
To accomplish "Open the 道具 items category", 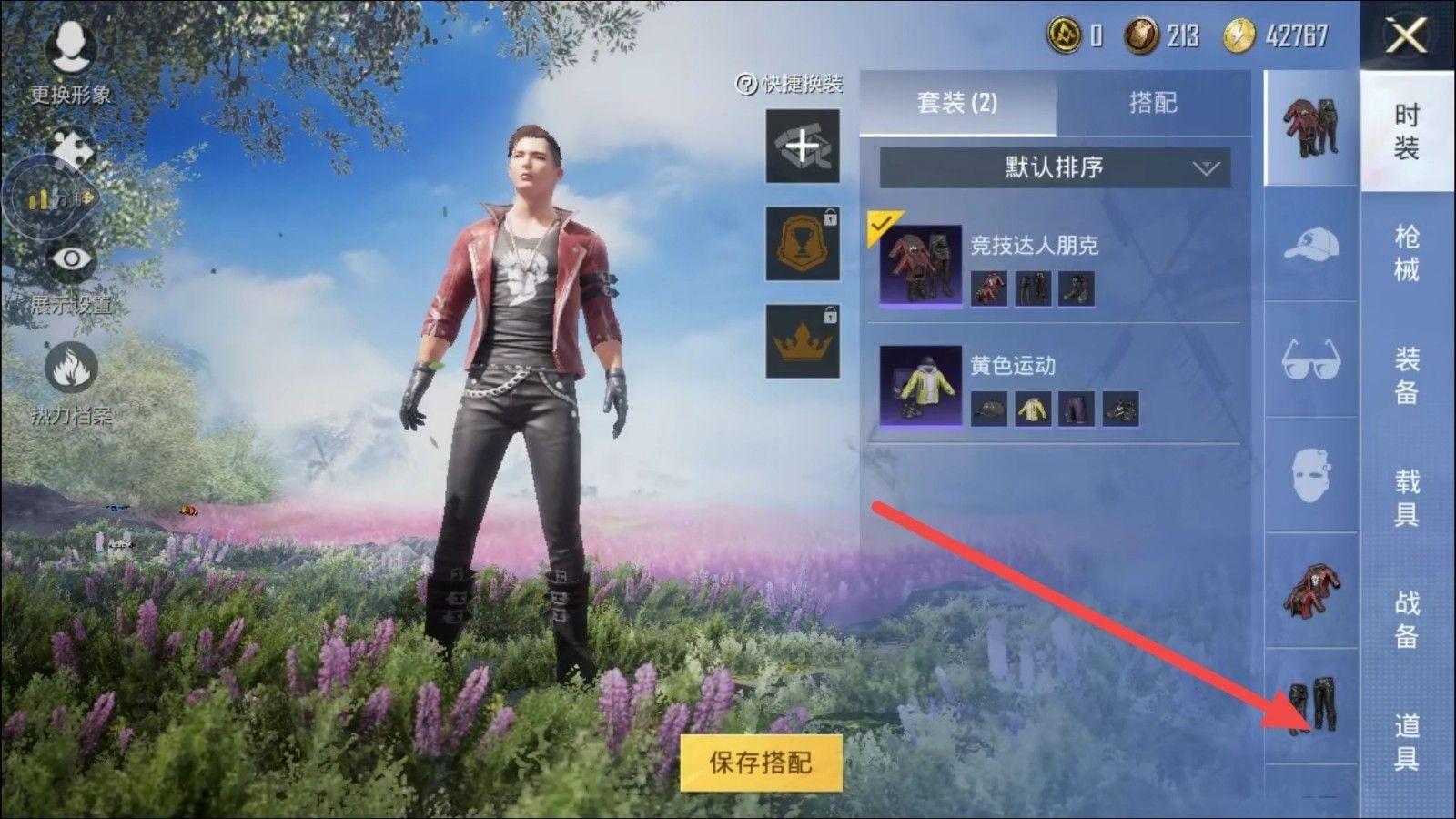I will (x=1407, y=741).
